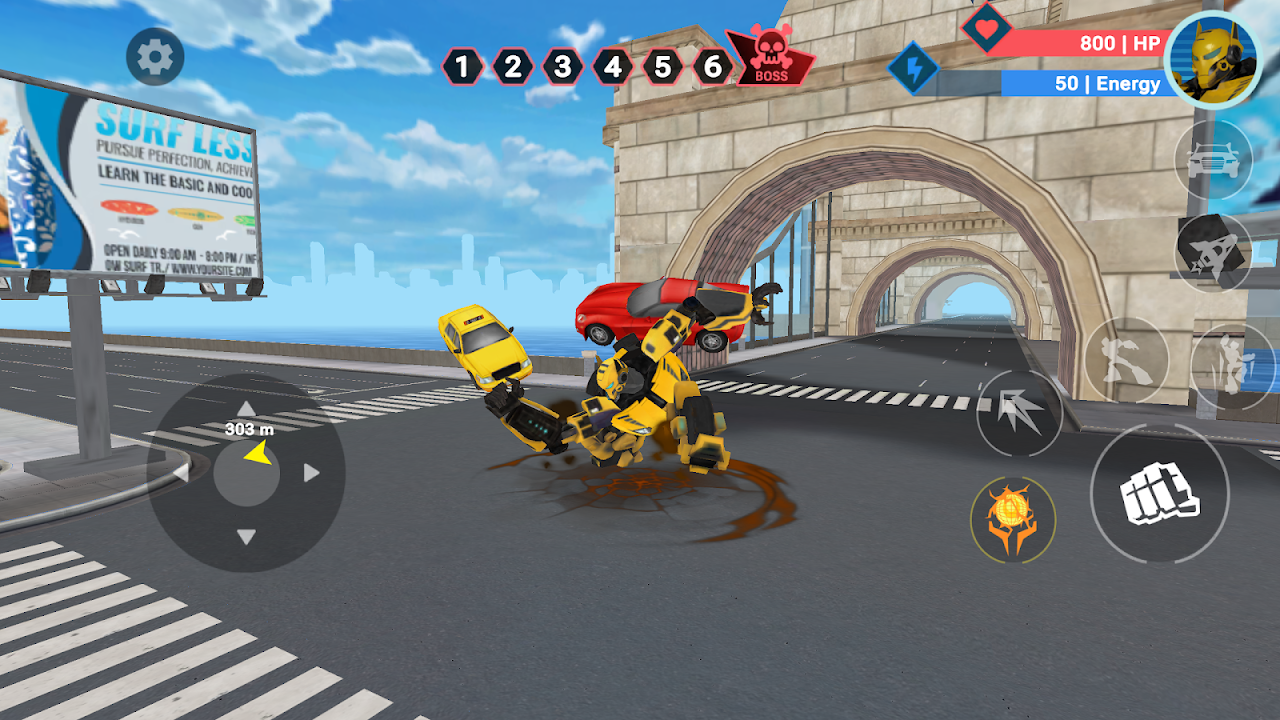Select wave 5 hexagon marker
The height and width of the screenshot is (720, 1280).
click(x=662, y=67)
